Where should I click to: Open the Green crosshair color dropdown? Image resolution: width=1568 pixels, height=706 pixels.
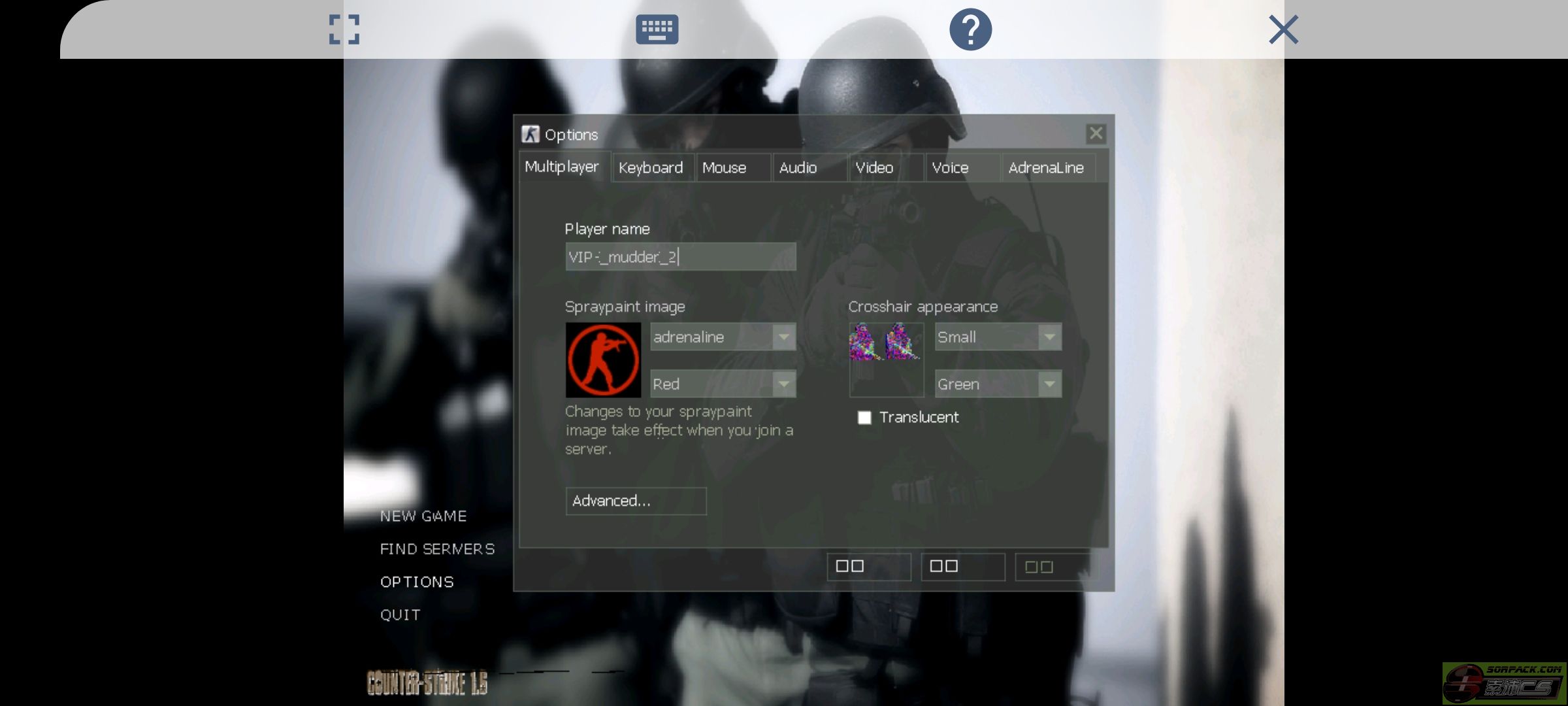(x=998, y=384)
